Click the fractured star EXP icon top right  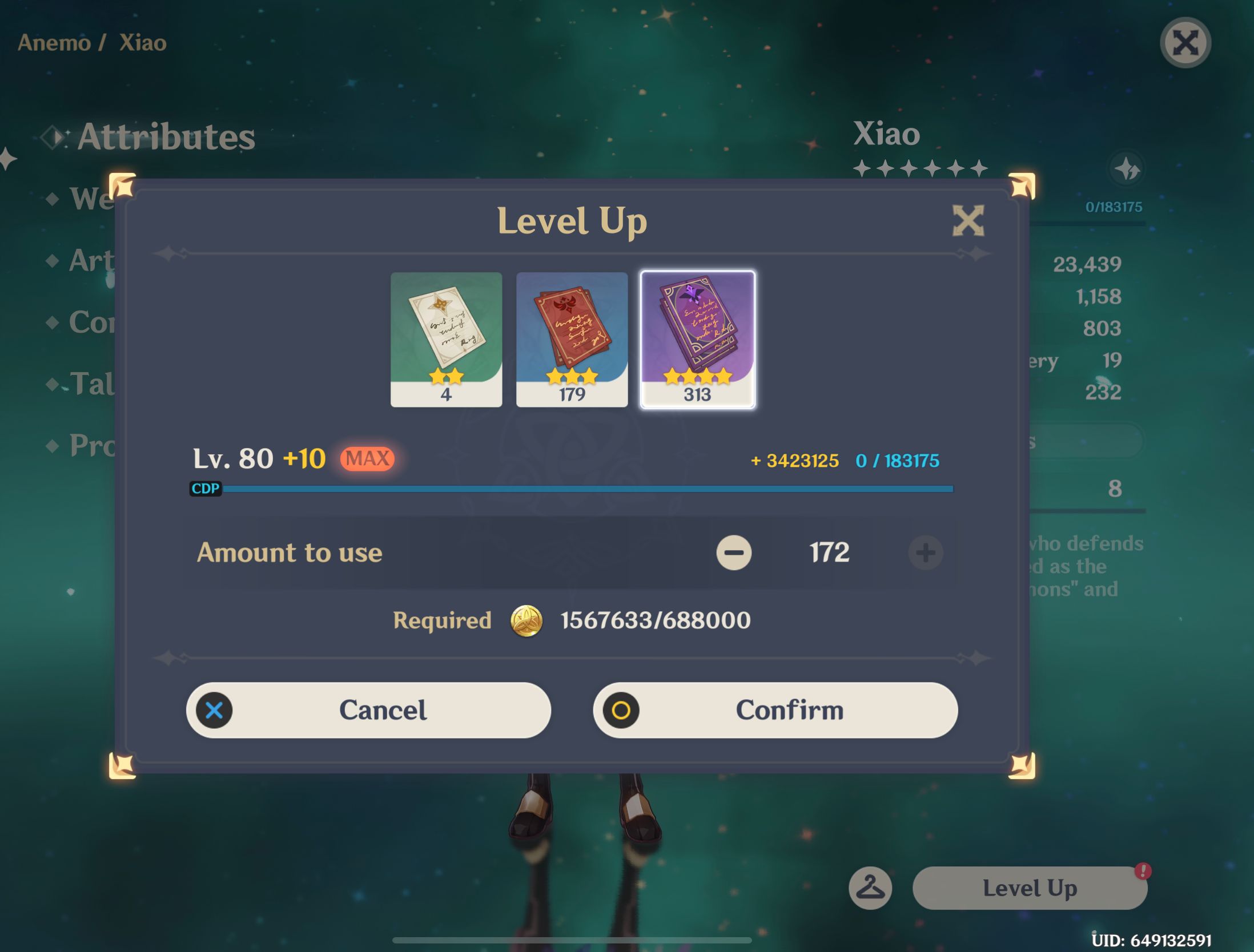pyautogui.click(x=1127, y=167)
